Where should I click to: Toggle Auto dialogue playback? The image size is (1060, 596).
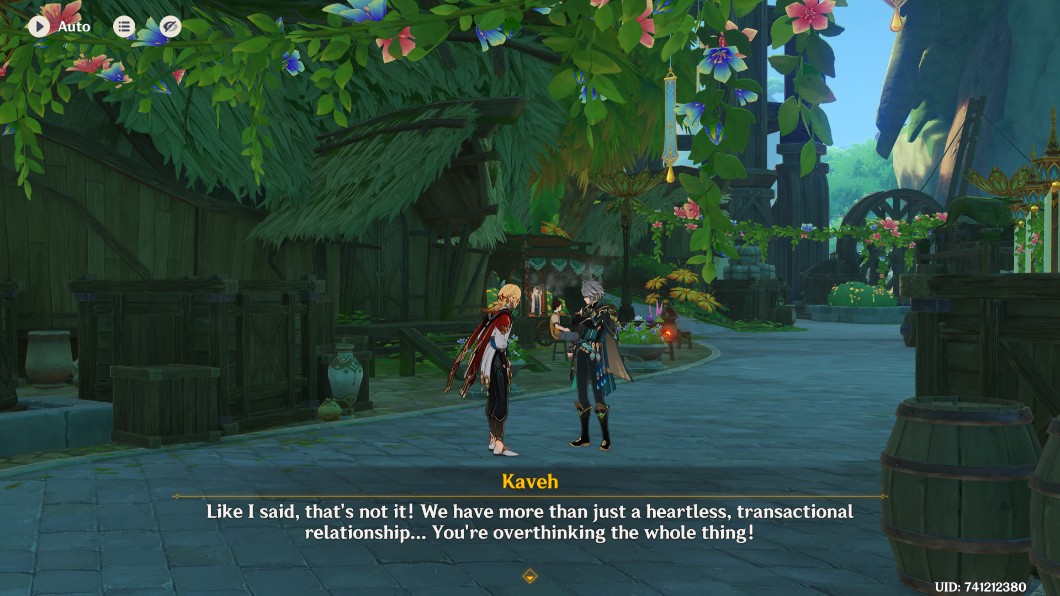[40, 26]
